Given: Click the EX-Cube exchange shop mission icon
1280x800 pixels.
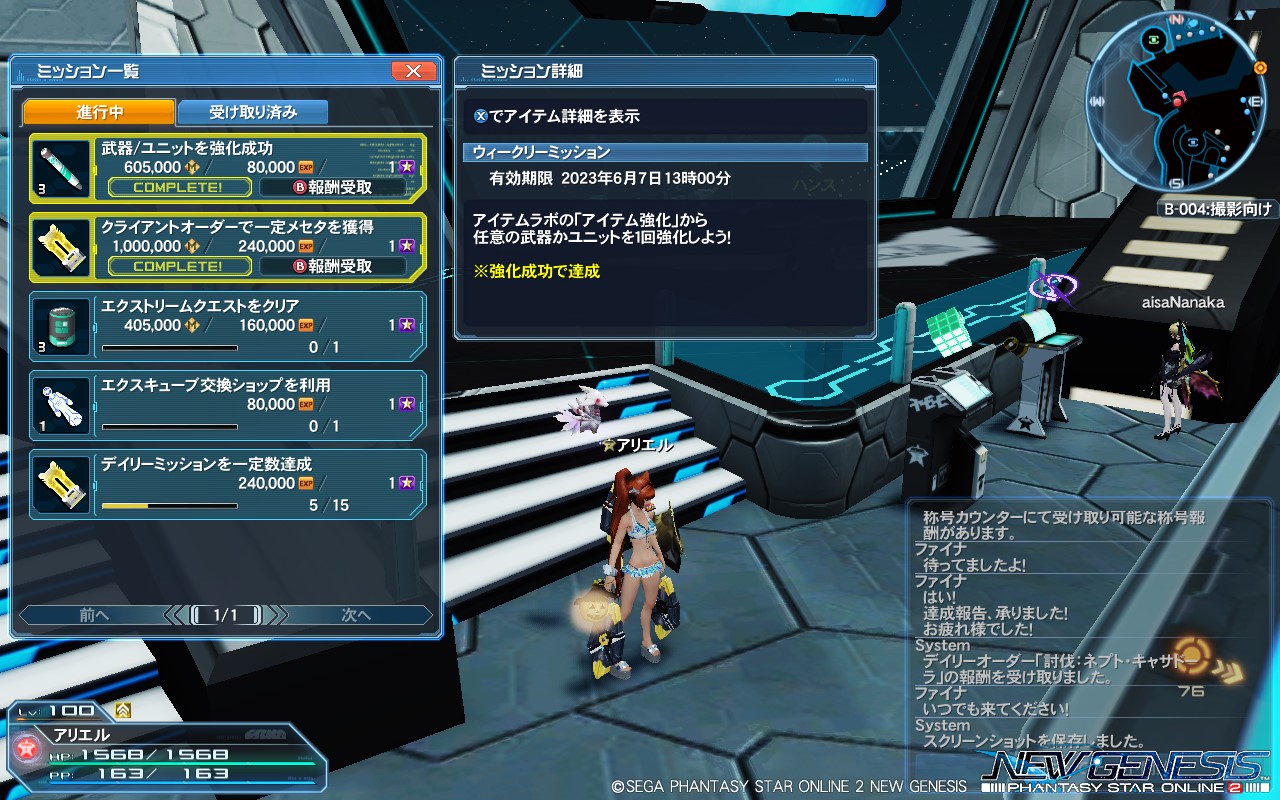Looking at the screenshot, I should 60,404.
